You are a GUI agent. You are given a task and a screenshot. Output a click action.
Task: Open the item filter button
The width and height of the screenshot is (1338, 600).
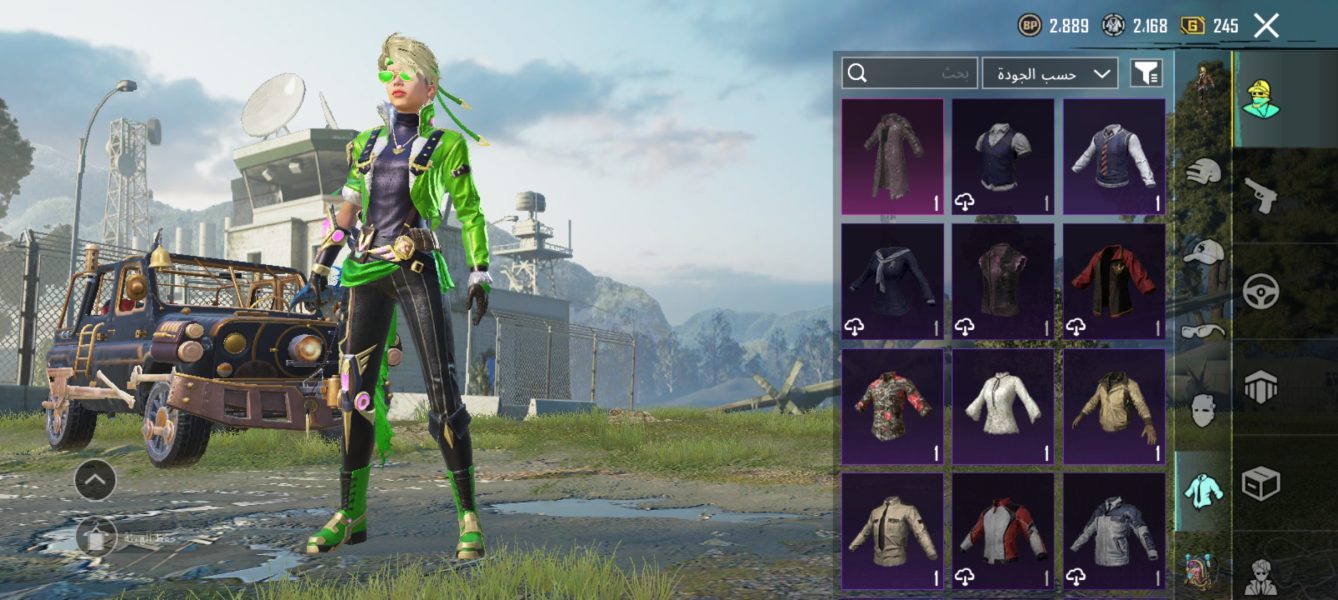[1146, 73]
